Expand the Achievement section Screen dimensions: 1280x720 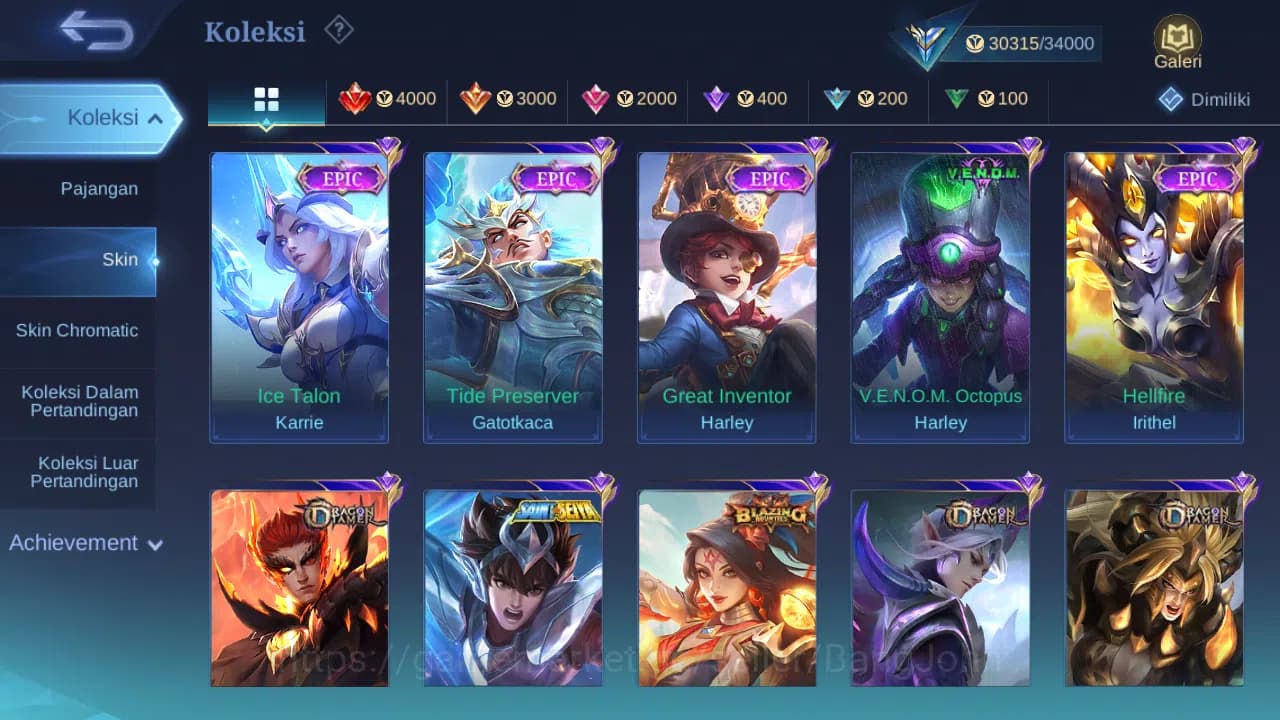[x=85, y=543]
